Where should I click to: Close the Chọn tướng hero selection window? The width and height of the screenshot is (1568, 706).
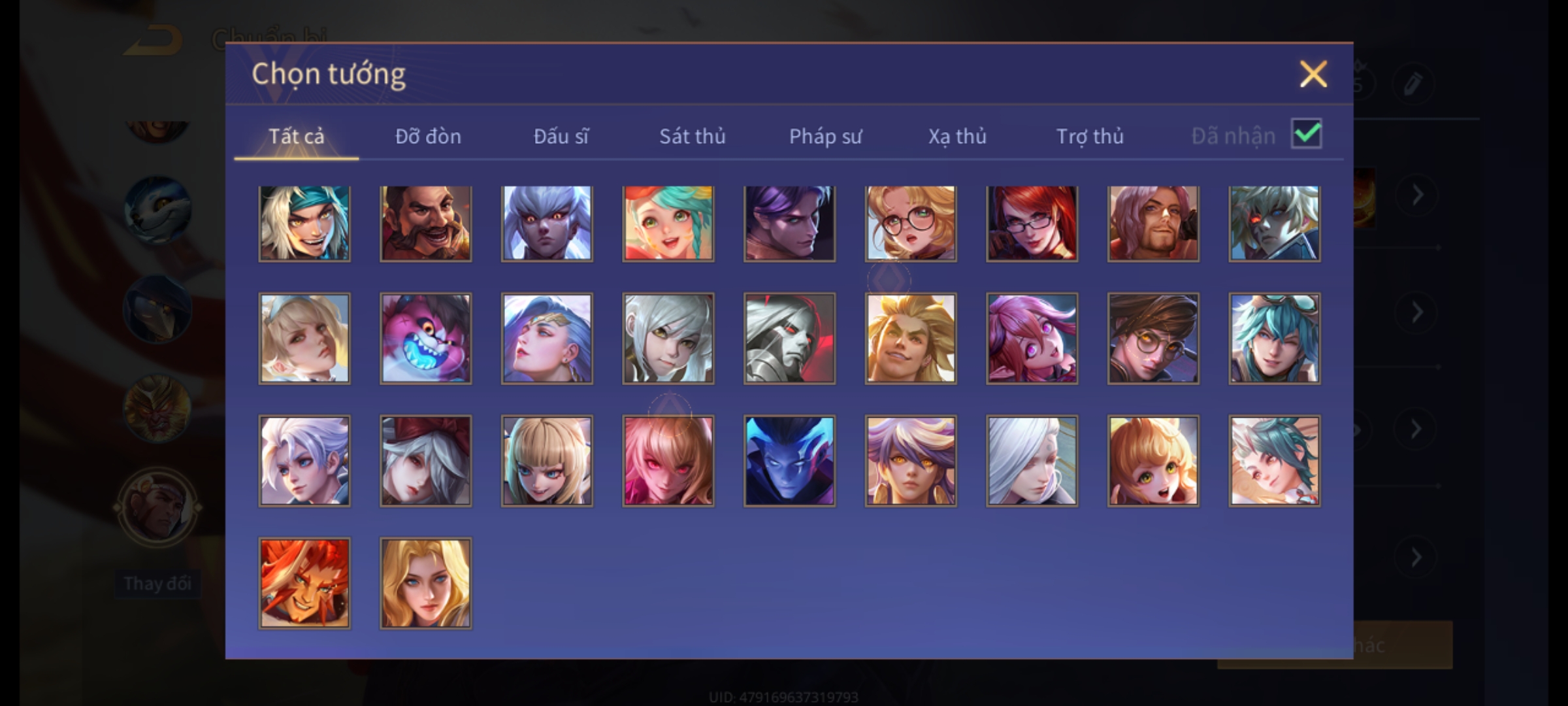pos(1313,74)
